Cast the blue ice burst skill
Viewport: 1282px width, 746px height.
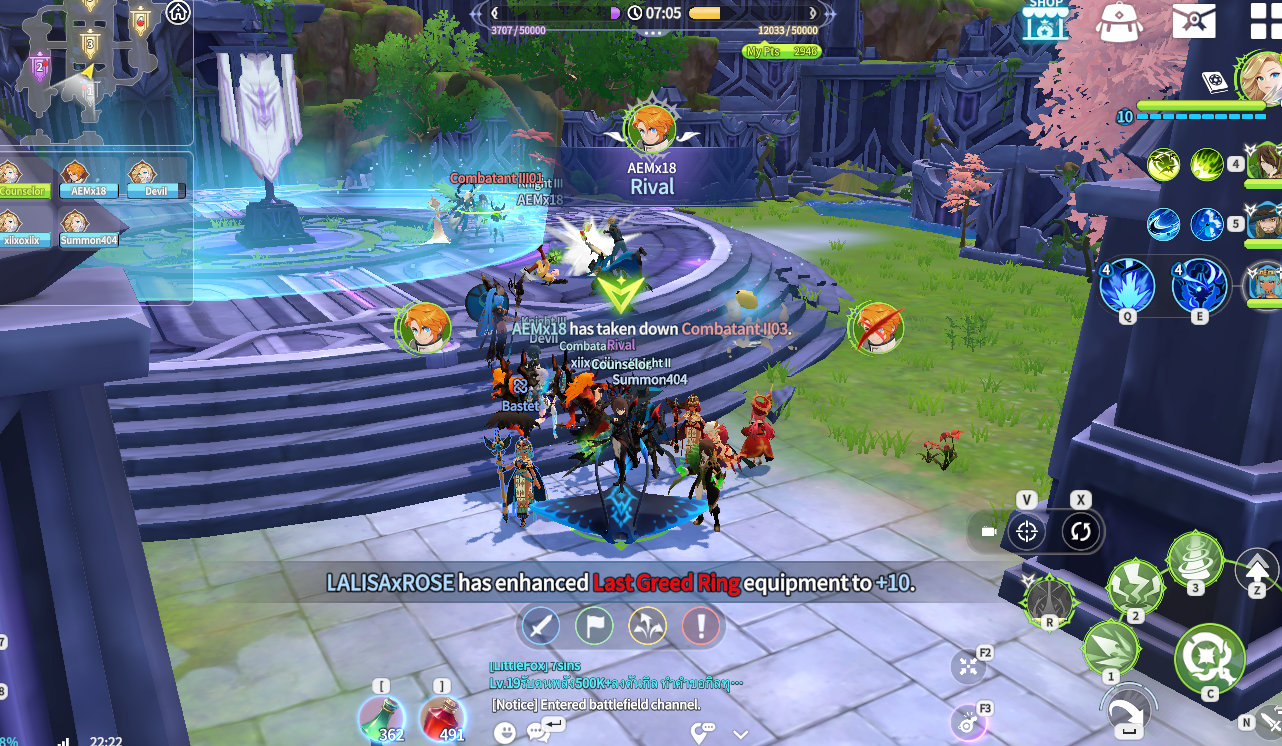coord(1127,287)
